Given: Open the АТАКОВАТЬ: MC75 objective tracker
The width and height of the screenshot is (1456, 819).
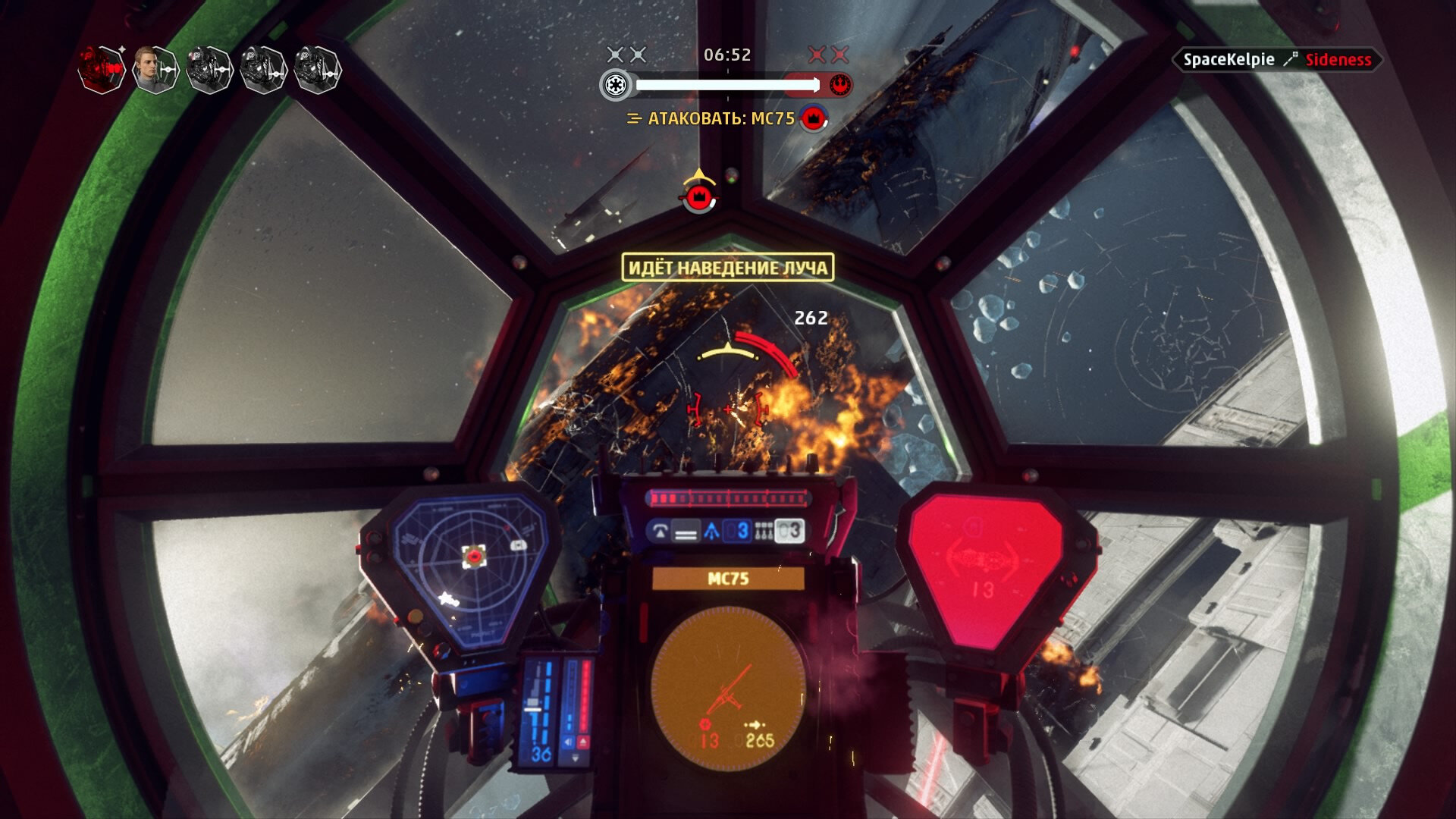Looking at the screenshot, I should tap(720, 119).
